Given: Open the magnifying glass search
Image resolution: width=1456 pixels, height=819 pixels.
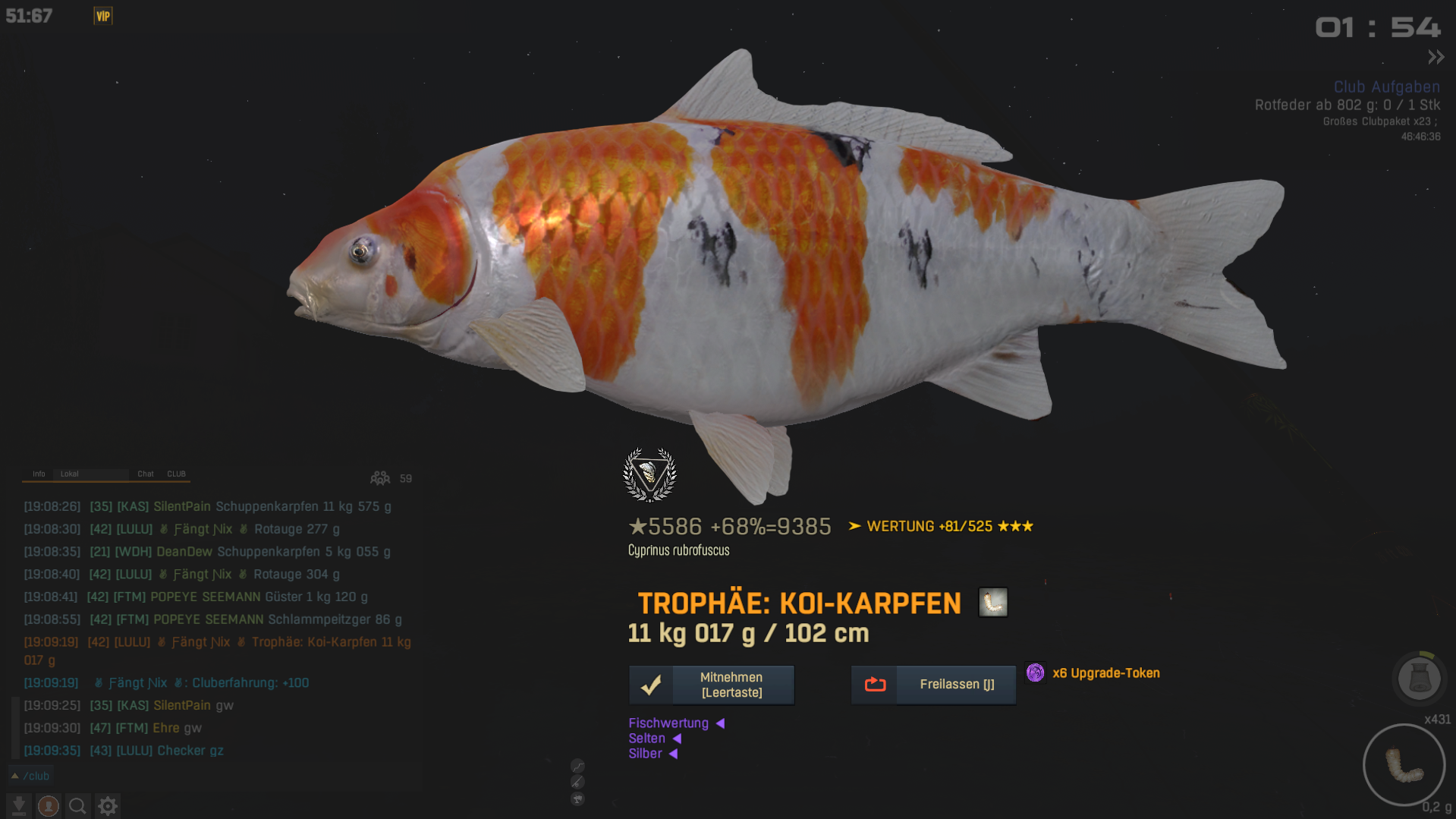Looking at the screenshot, I should coord(77,805).
